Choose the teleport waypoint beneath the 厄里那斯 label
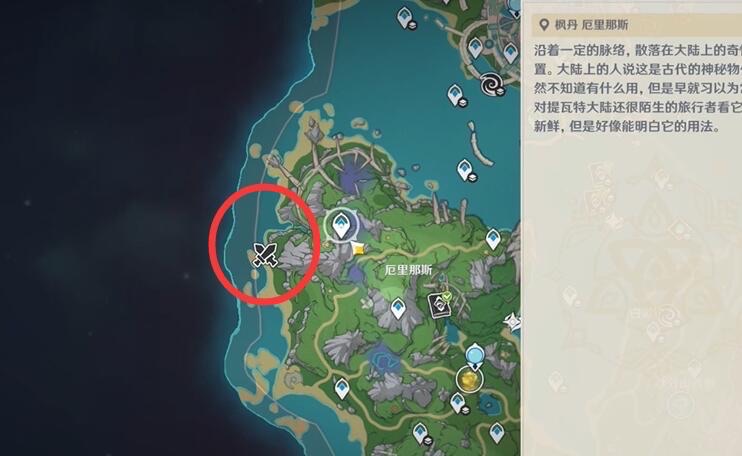The image size is (742, 456). (x=399, y=310)
